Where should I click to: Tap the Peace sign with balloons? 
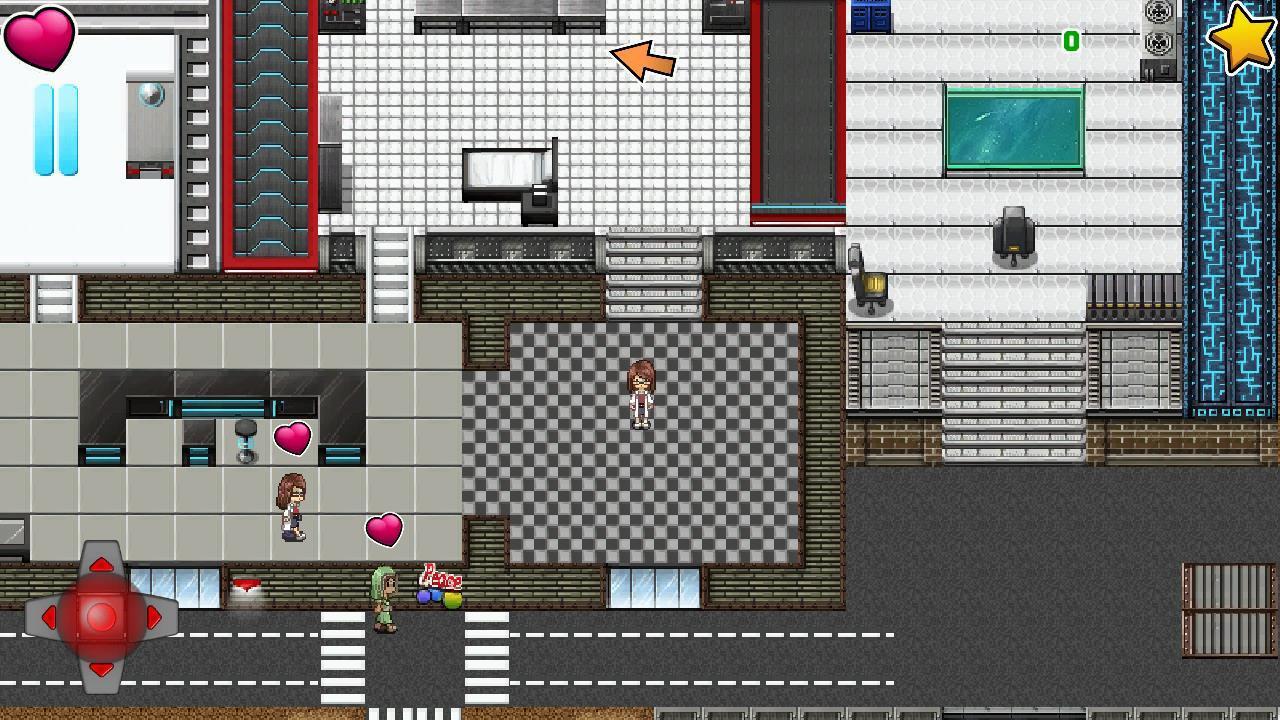pos(438,588)
